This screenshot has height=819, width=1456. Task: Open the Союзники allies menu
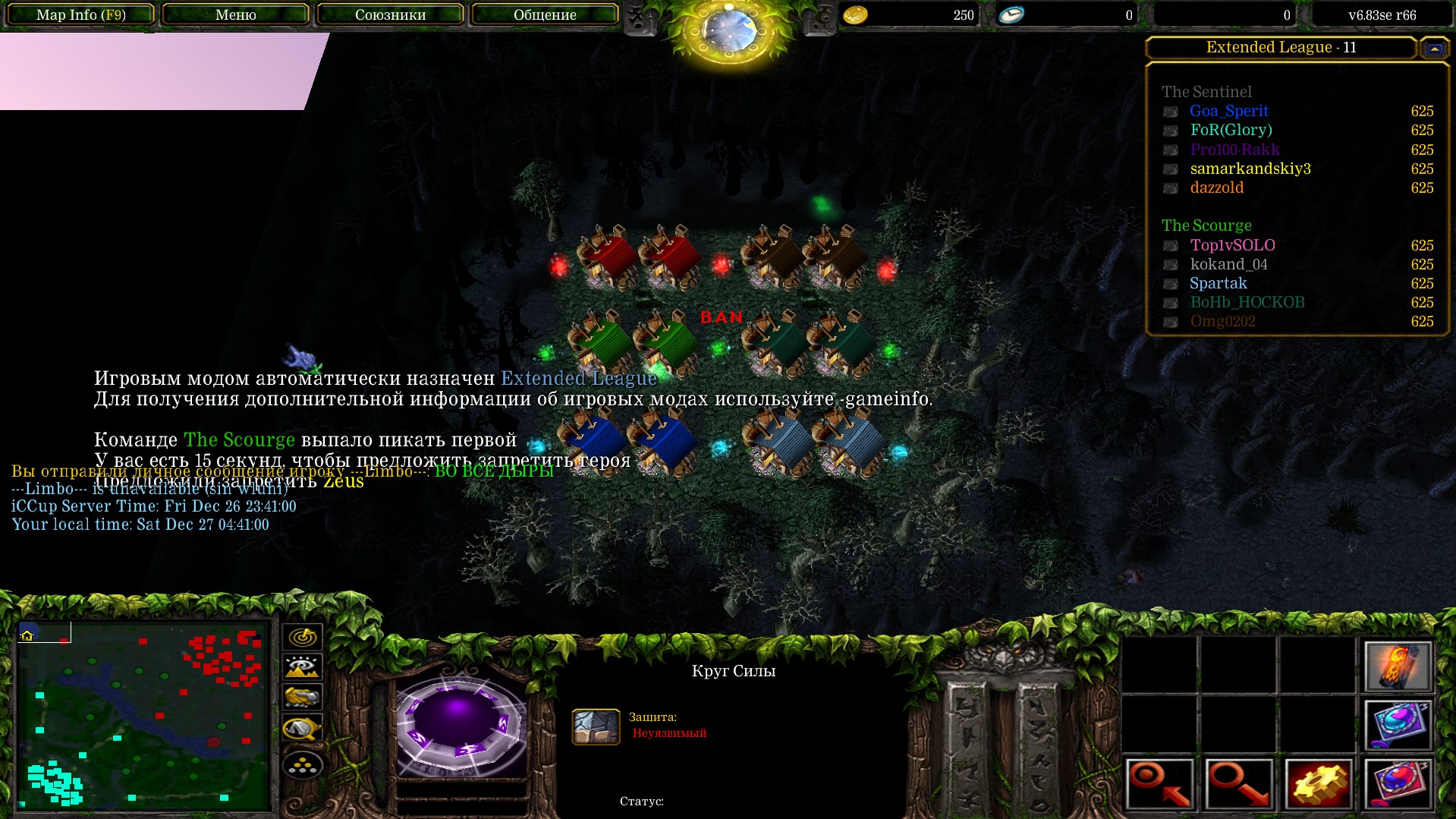(390, 15)
